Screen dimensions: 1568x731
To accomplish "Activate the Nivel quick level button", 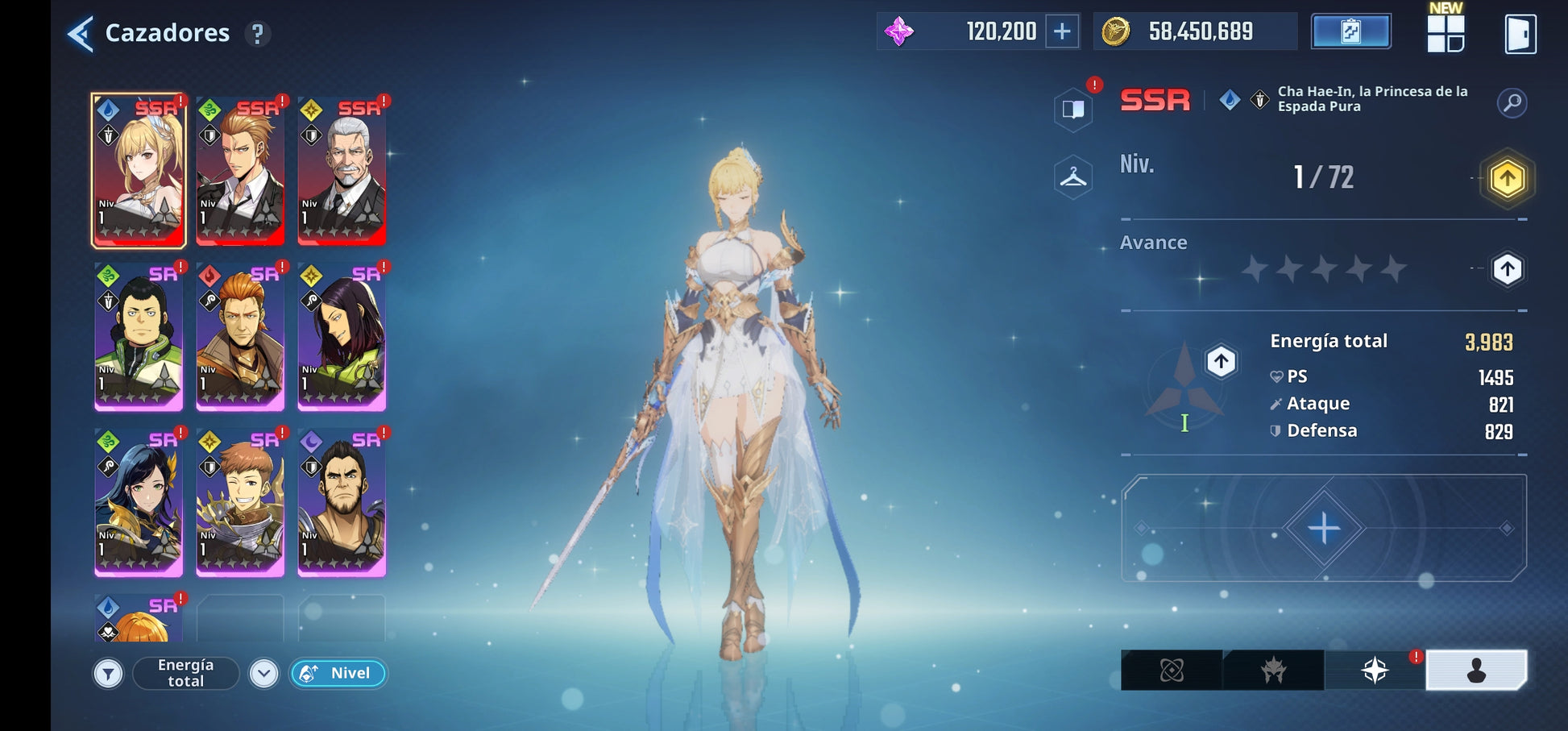I will tap(338, 673).
